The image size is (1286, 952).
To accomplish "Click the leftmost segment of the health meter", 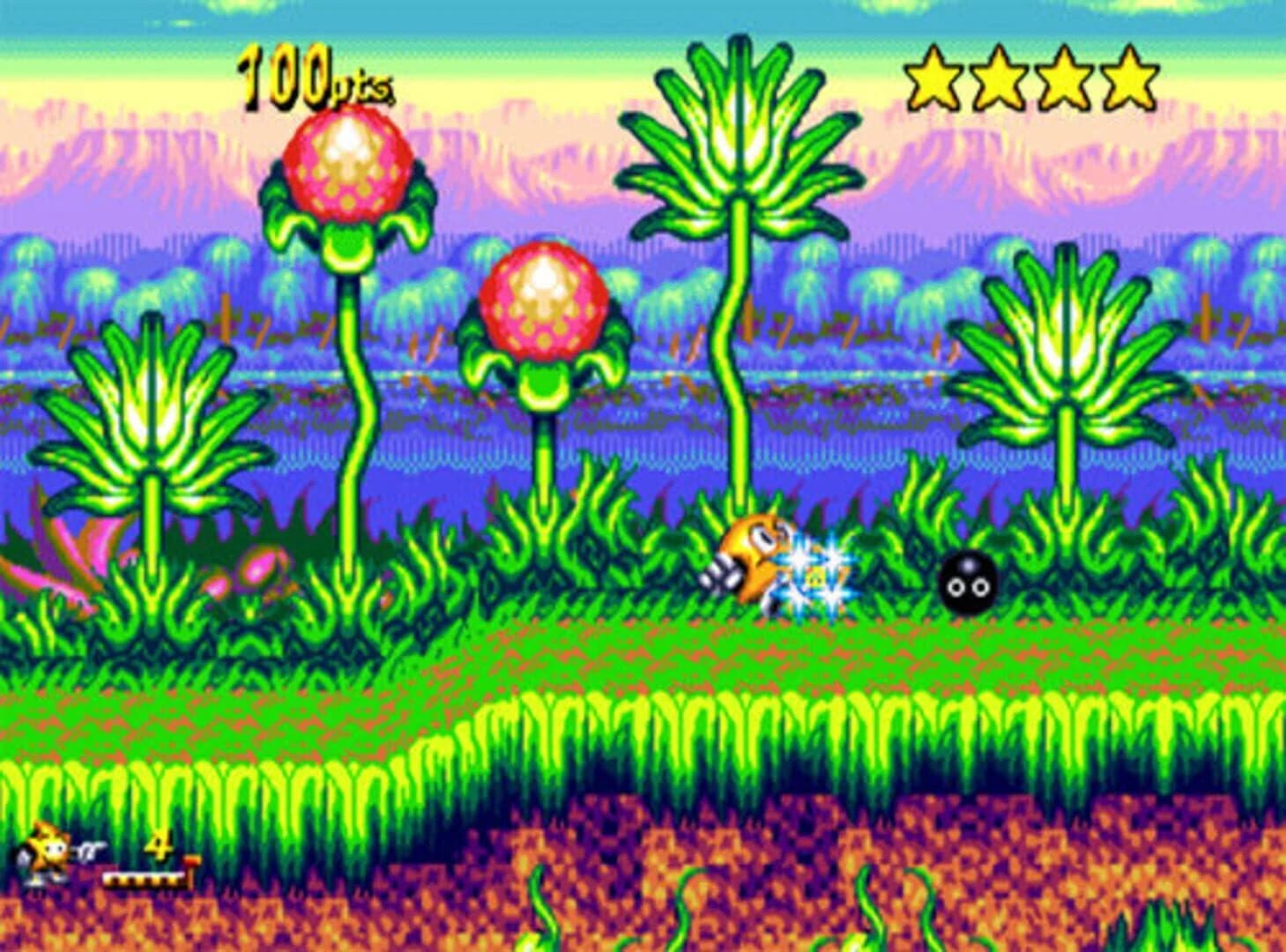I will pos(110,873).
